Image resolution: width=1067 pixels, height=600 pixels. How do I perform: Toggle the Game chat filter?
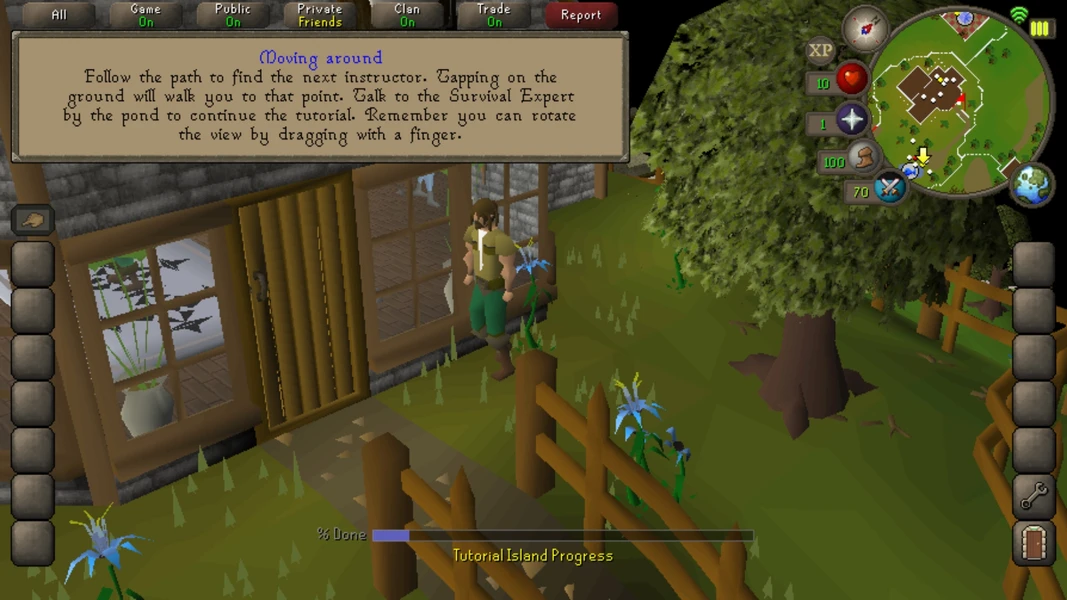(145, 15)
